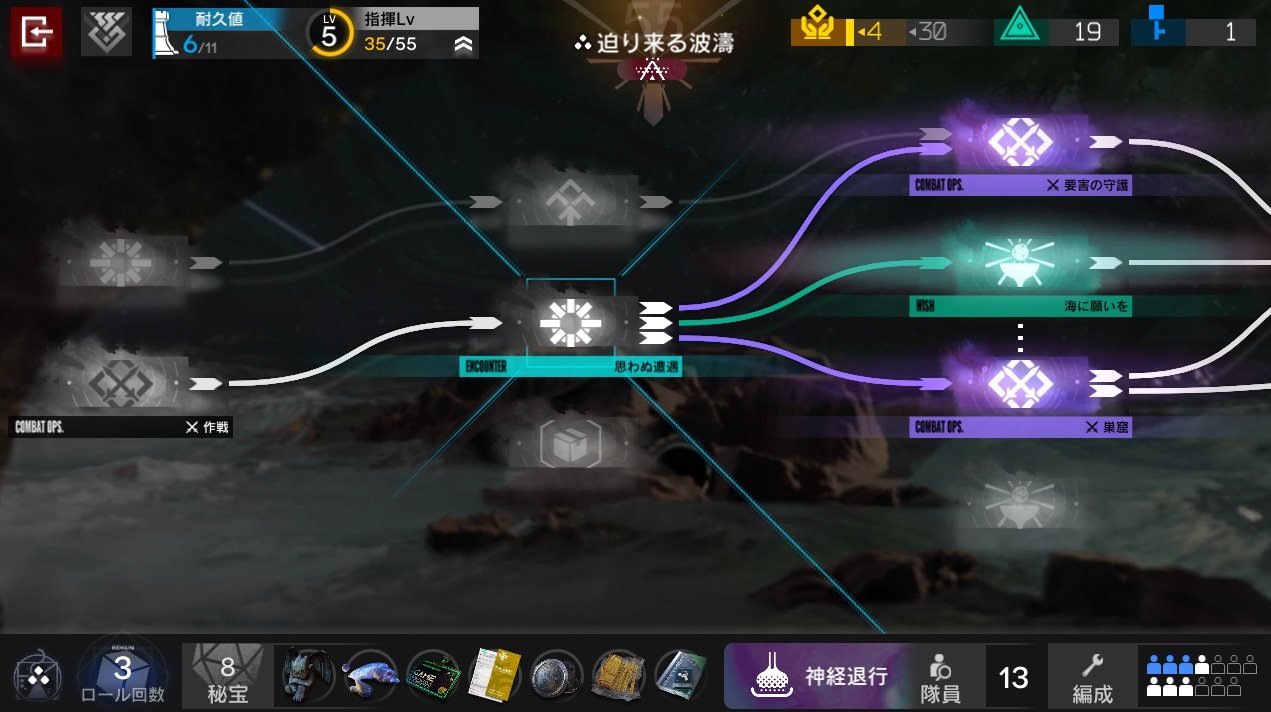Select the greyed 作戦 combat ops node
The width and height of the screenshot is (1271, 712).
[x=120, y=384]
